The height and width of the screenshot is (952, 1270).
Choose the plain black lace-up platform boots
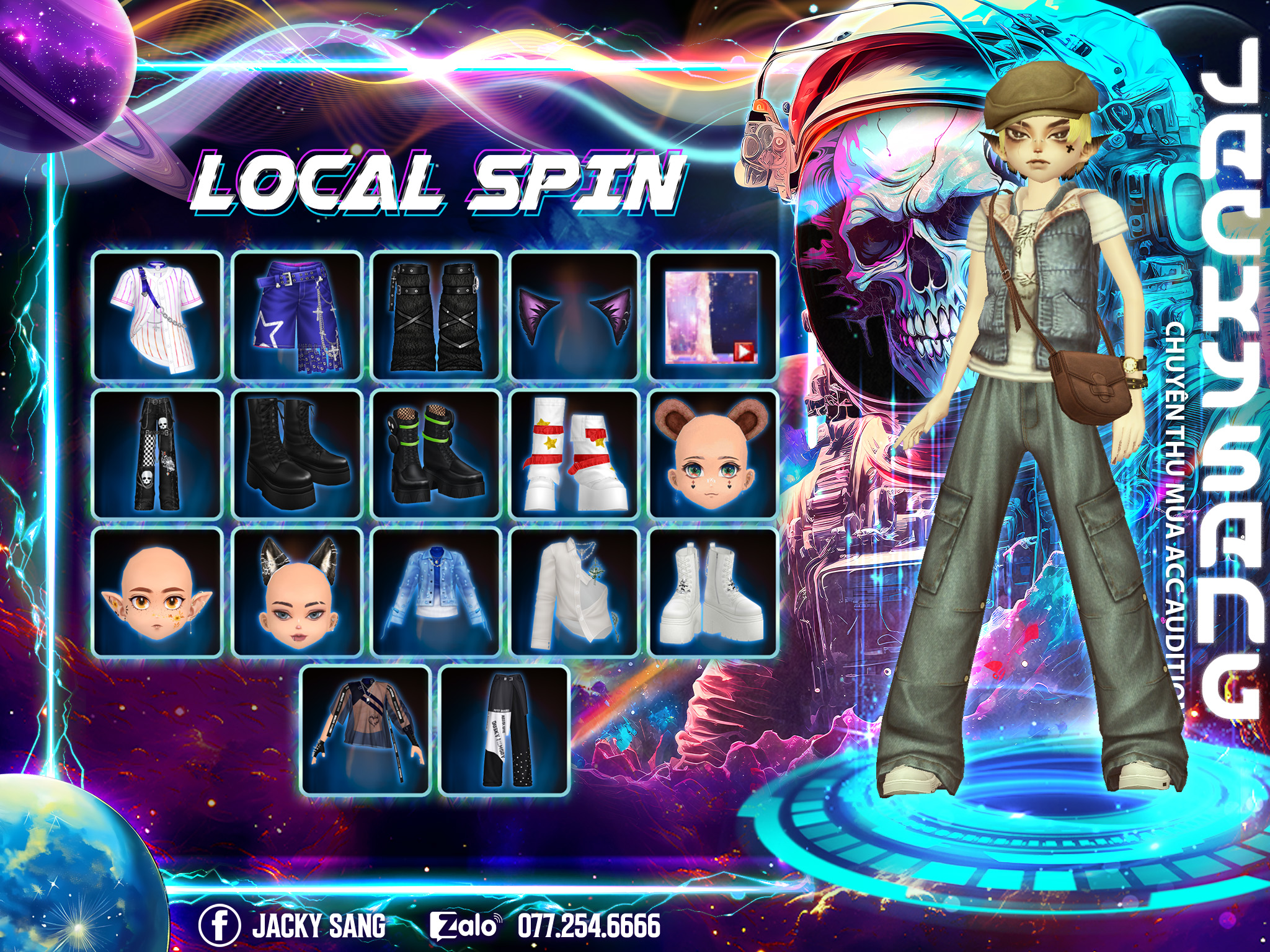pos(297,454)
